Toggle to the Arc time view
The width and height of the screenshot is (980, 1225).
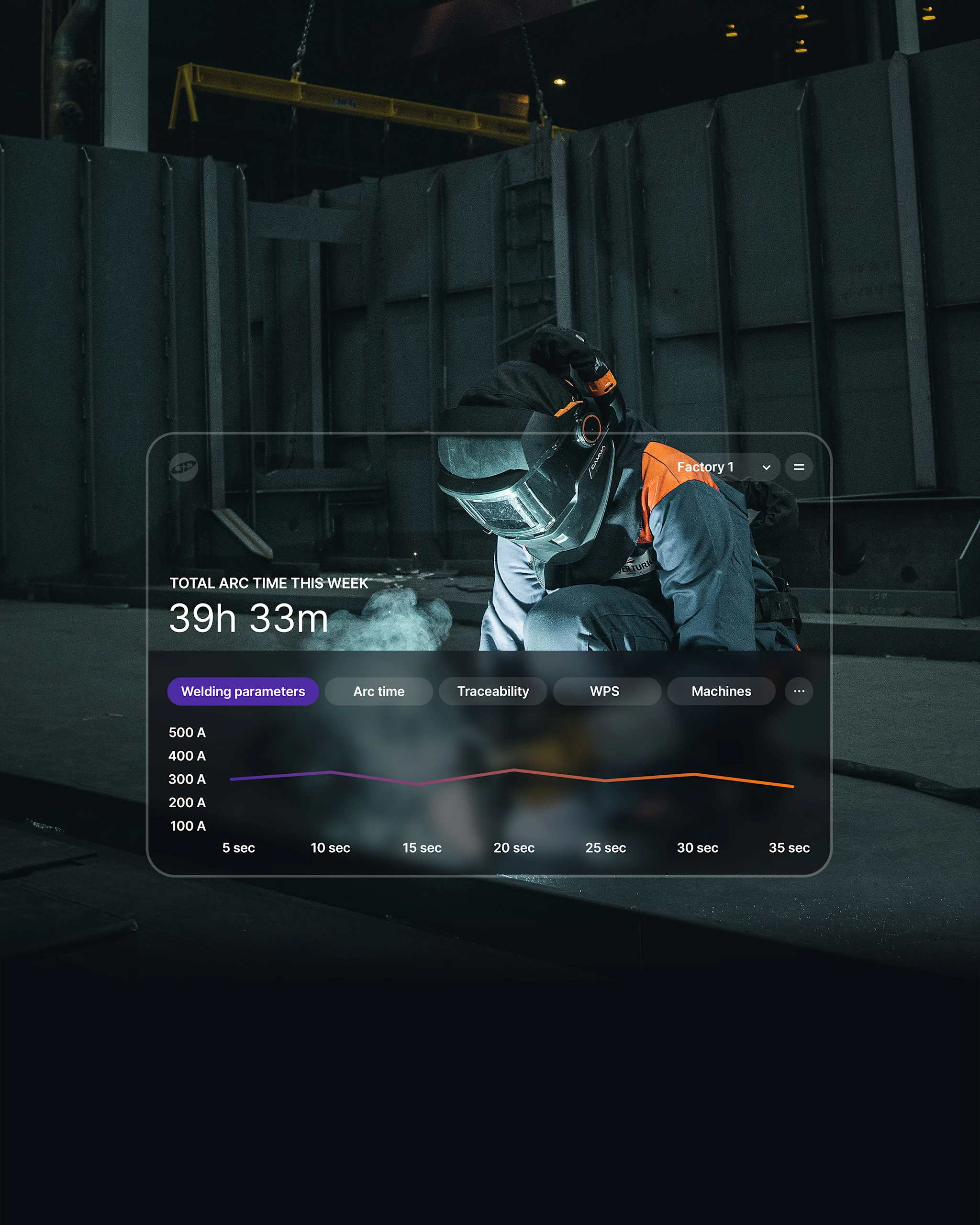(x=379, y=691)
